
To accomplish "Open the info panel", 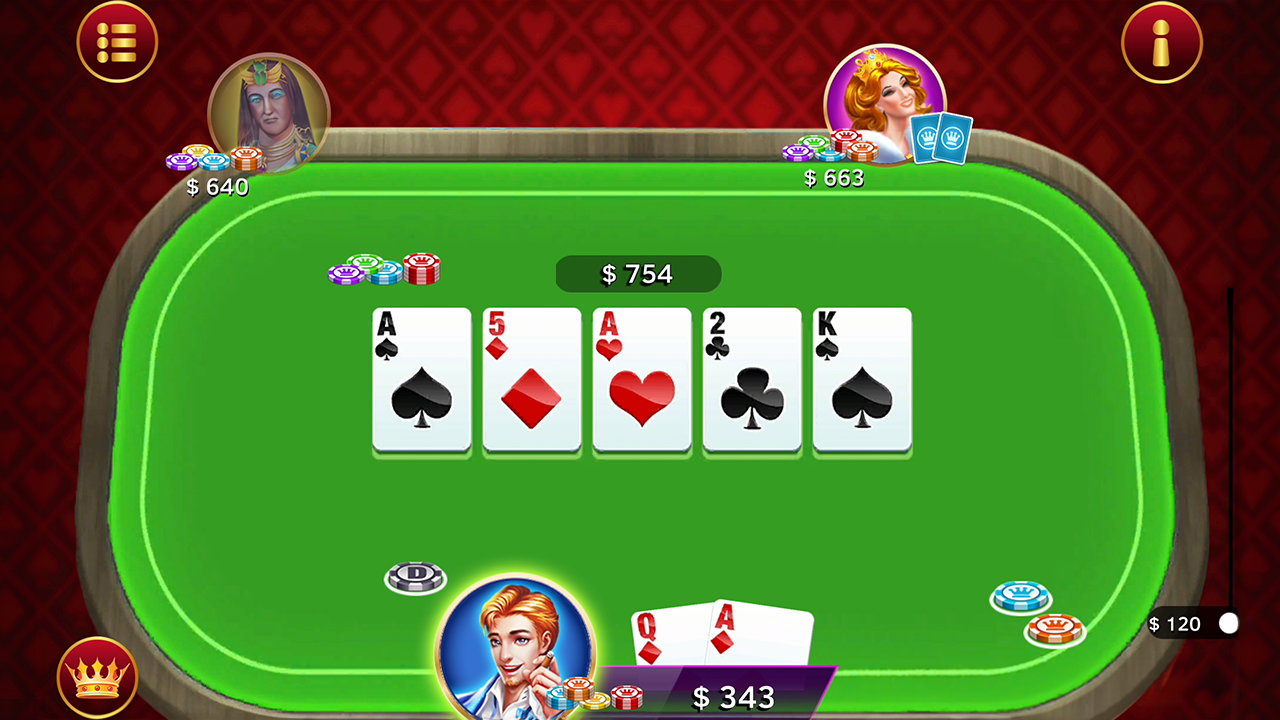I will [1162, 42].
